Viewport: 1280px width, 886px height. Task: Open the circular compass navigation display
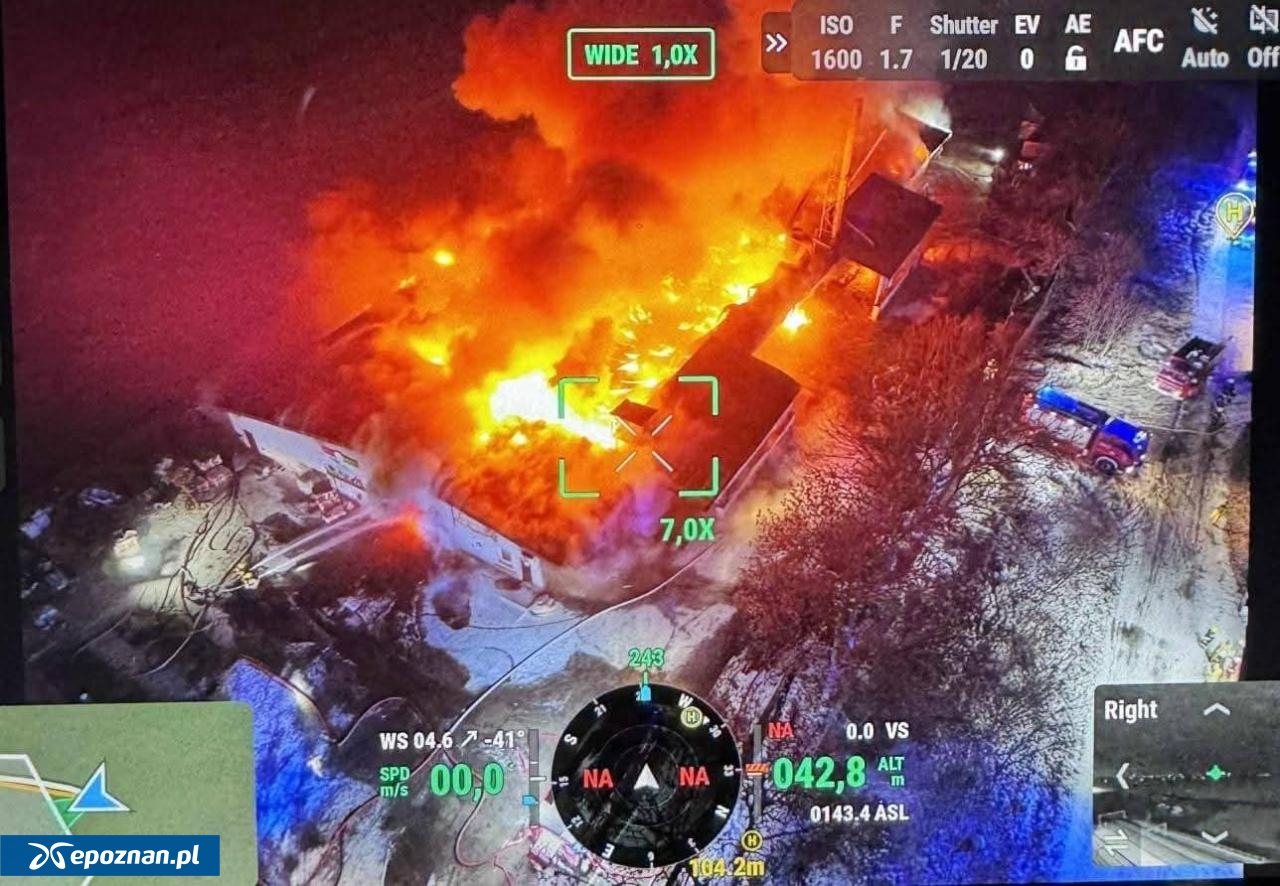click(x=646, y=776)
